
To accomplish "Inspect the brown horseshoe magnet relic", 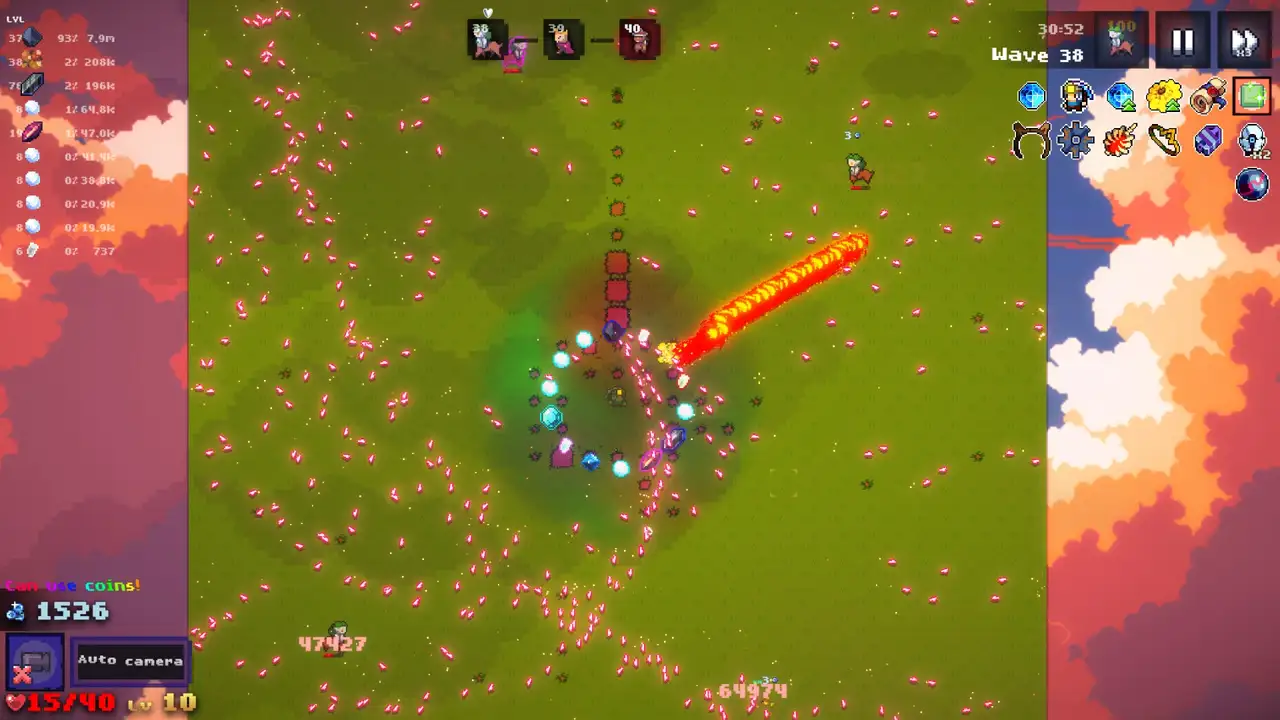I will click(1031, 141).
